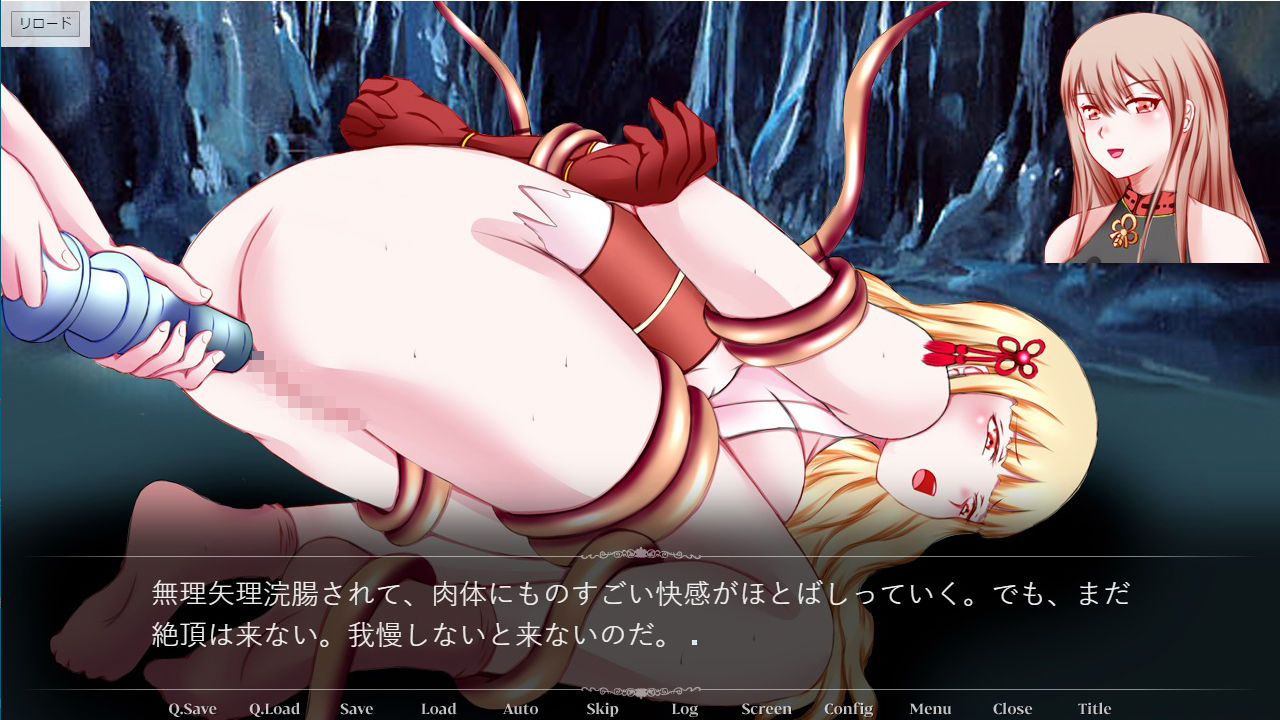The image size is (1280, 720).
Task: Select the Title option at the bar's right end
Action: click(1096, 708)
